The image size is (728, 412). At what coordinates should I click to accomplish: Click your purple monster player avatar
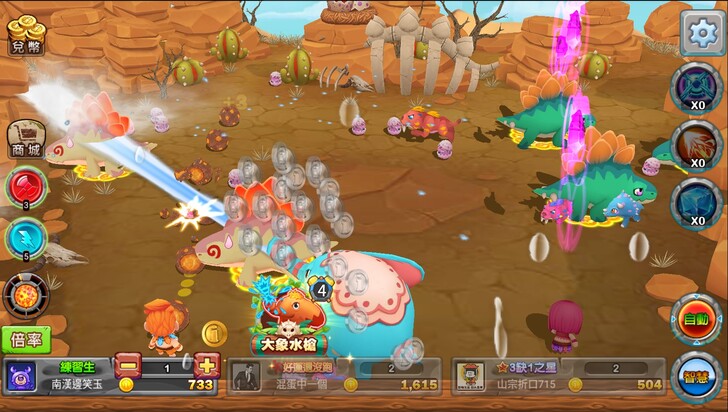coord(20,377)
